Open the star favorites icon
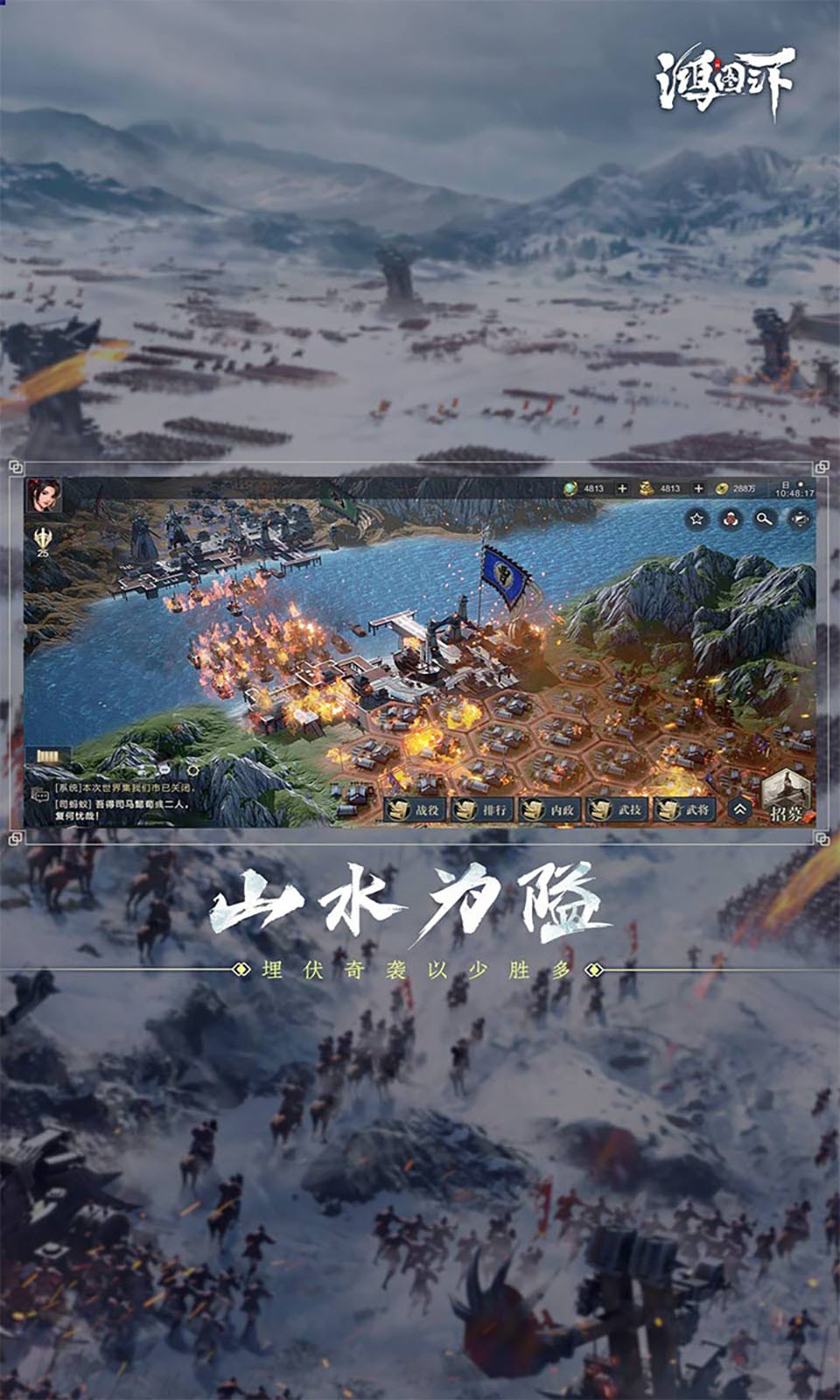840x1400 pixels. coord(696,520)
